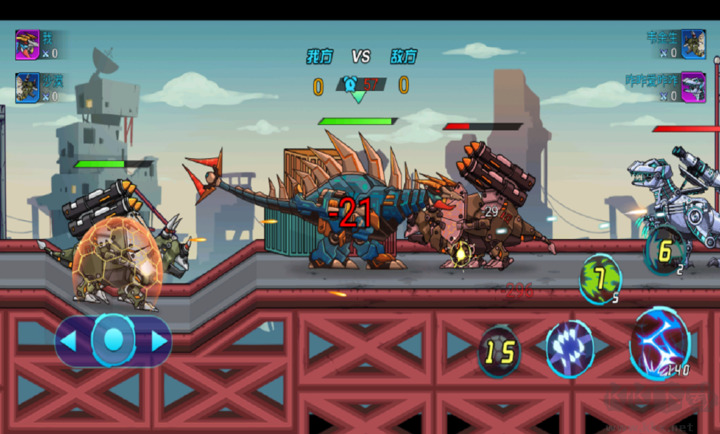This screenshot has height=434, width=720.
Task: Select the second ally robot portrait
Action: (x=27, y=87)
